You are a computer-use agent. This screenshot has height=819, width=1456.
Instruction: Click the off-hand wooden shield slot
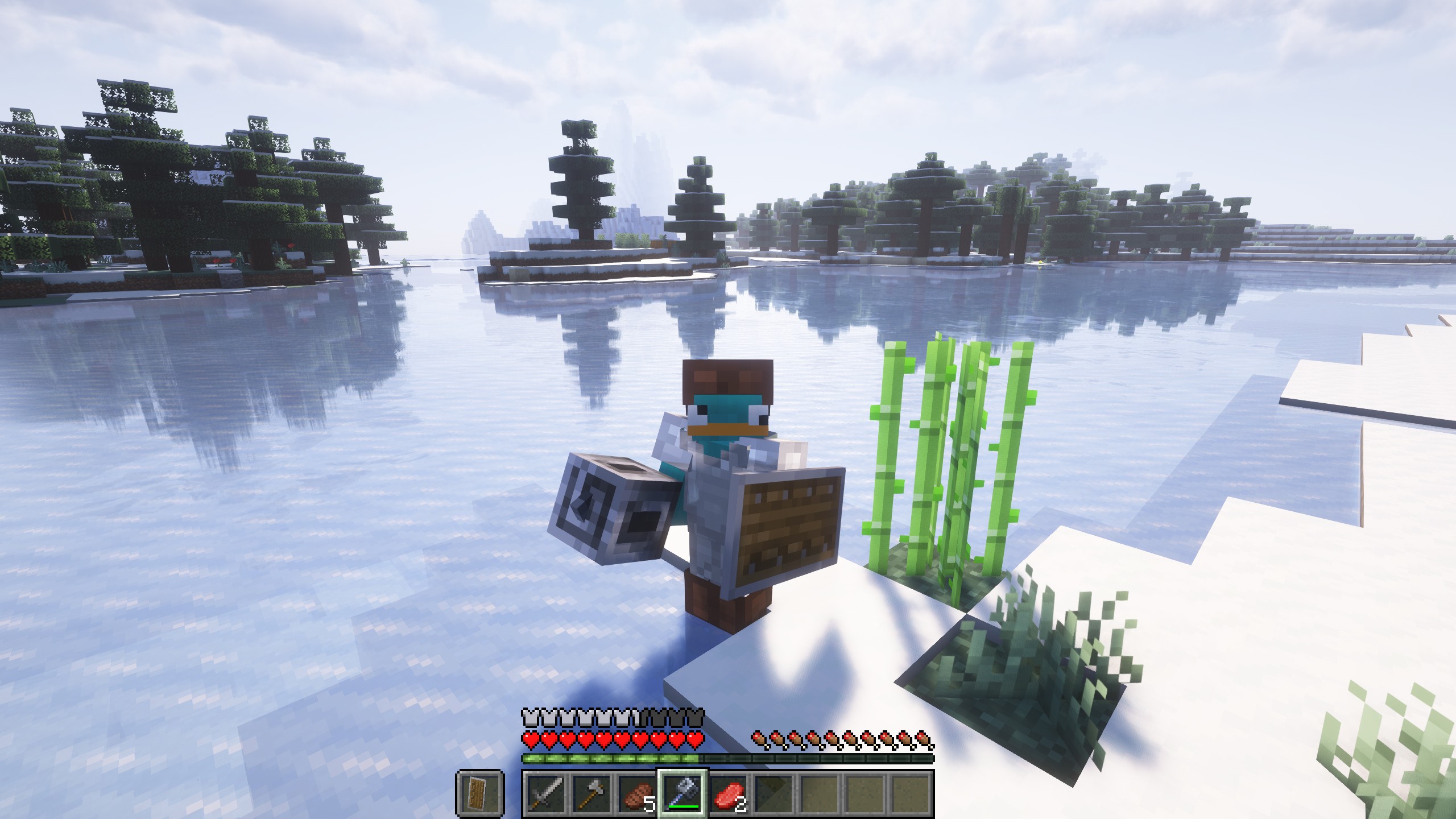[479, 794]
